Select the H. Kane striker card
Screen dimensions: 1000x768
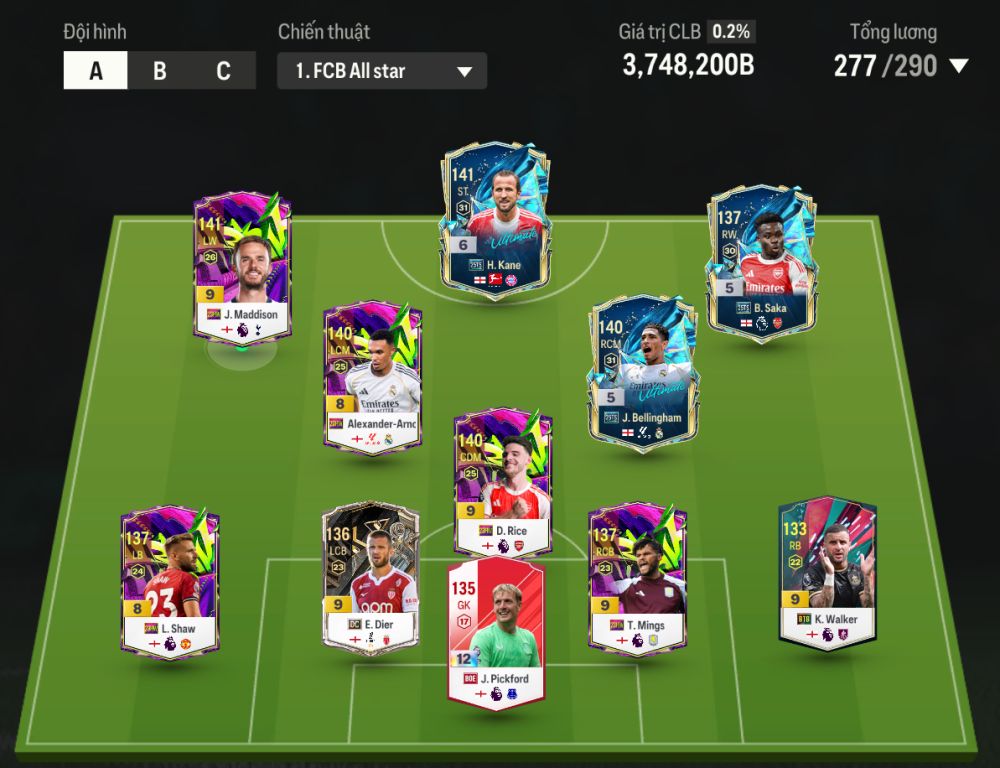tap(495, 215)
